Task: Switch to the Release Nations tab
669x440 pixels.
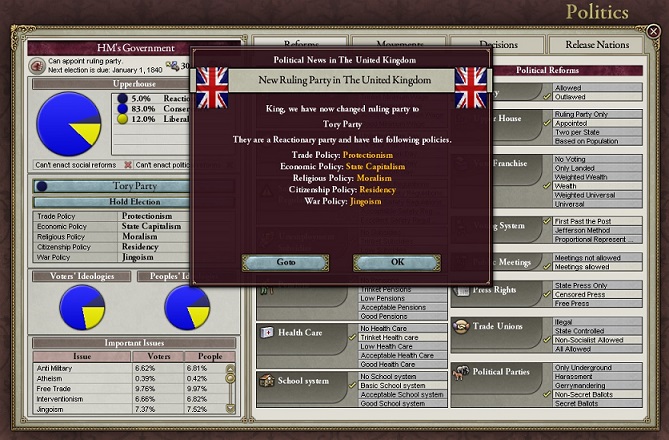Action: tap(596, 45)
